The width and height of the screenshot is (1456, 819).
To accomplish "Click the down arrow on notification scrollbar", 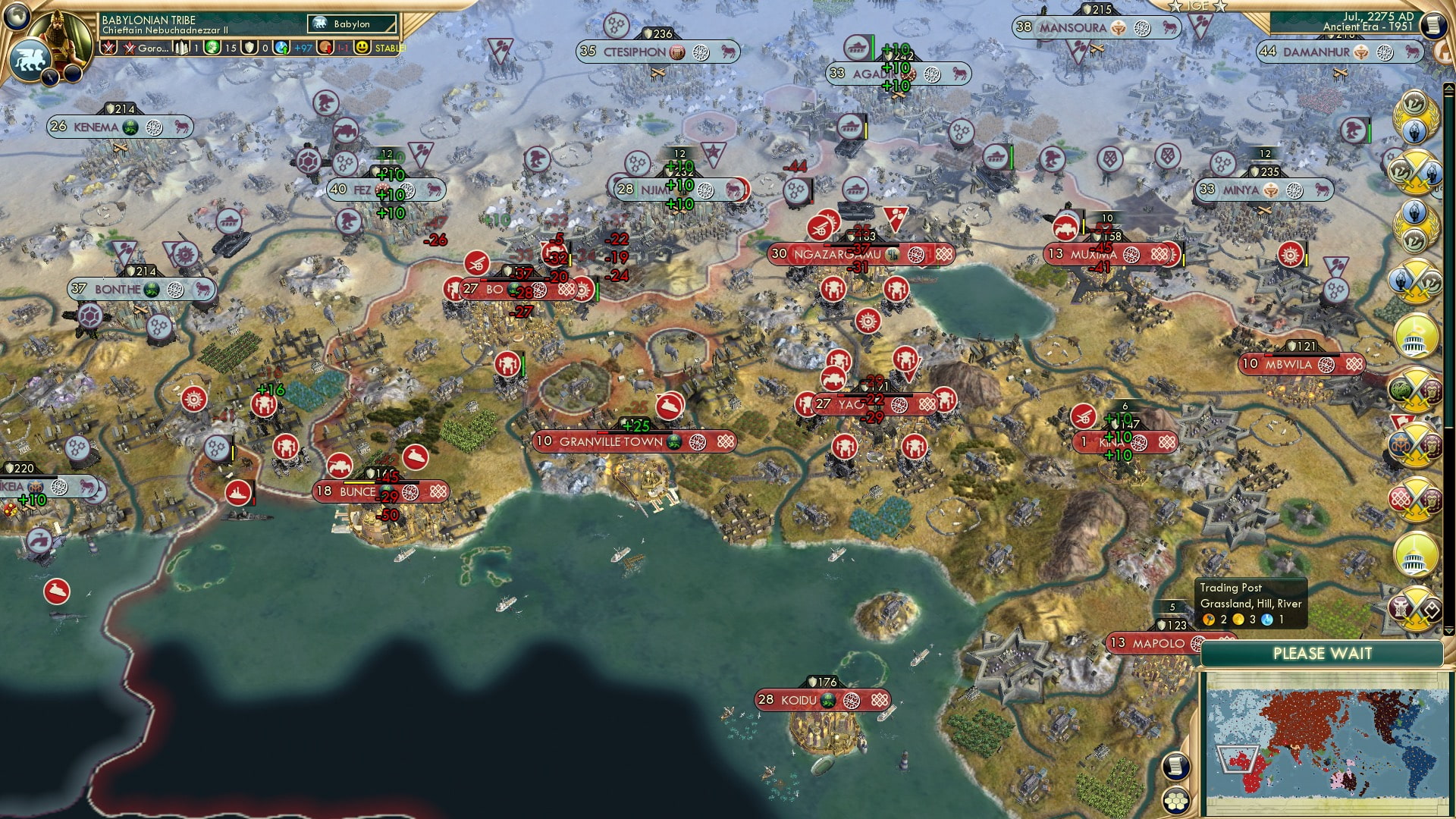I will pyautogui.click(x=1449, y=630).
